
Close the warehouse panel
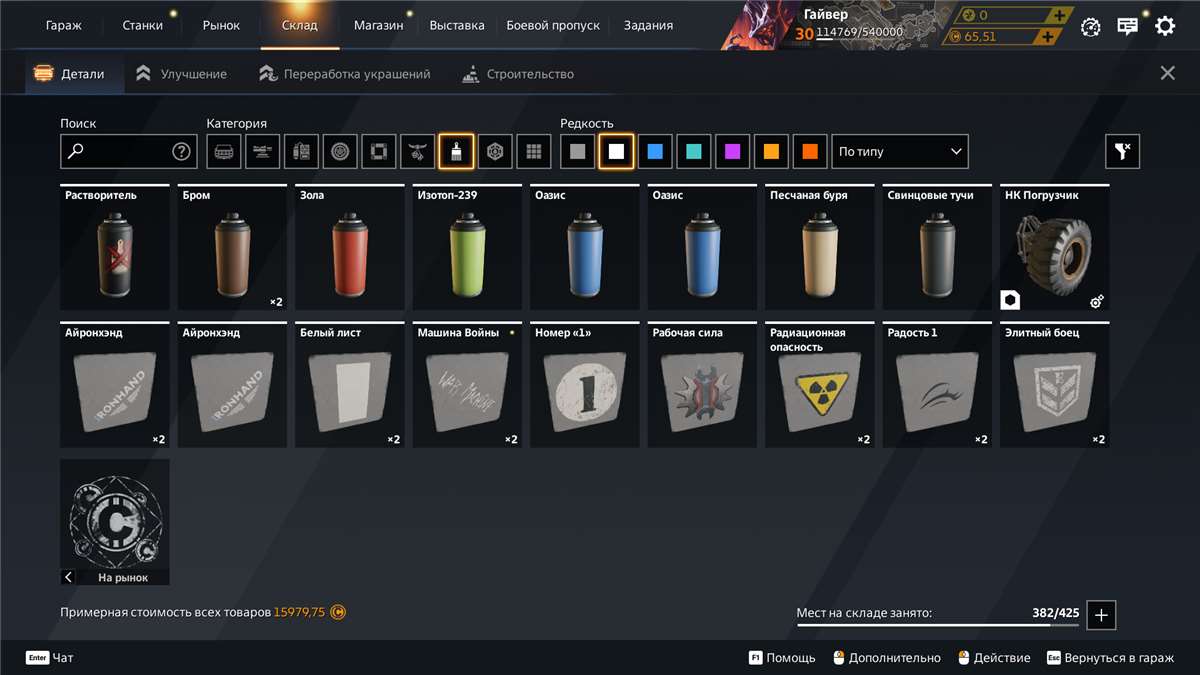coord(1167,73)
